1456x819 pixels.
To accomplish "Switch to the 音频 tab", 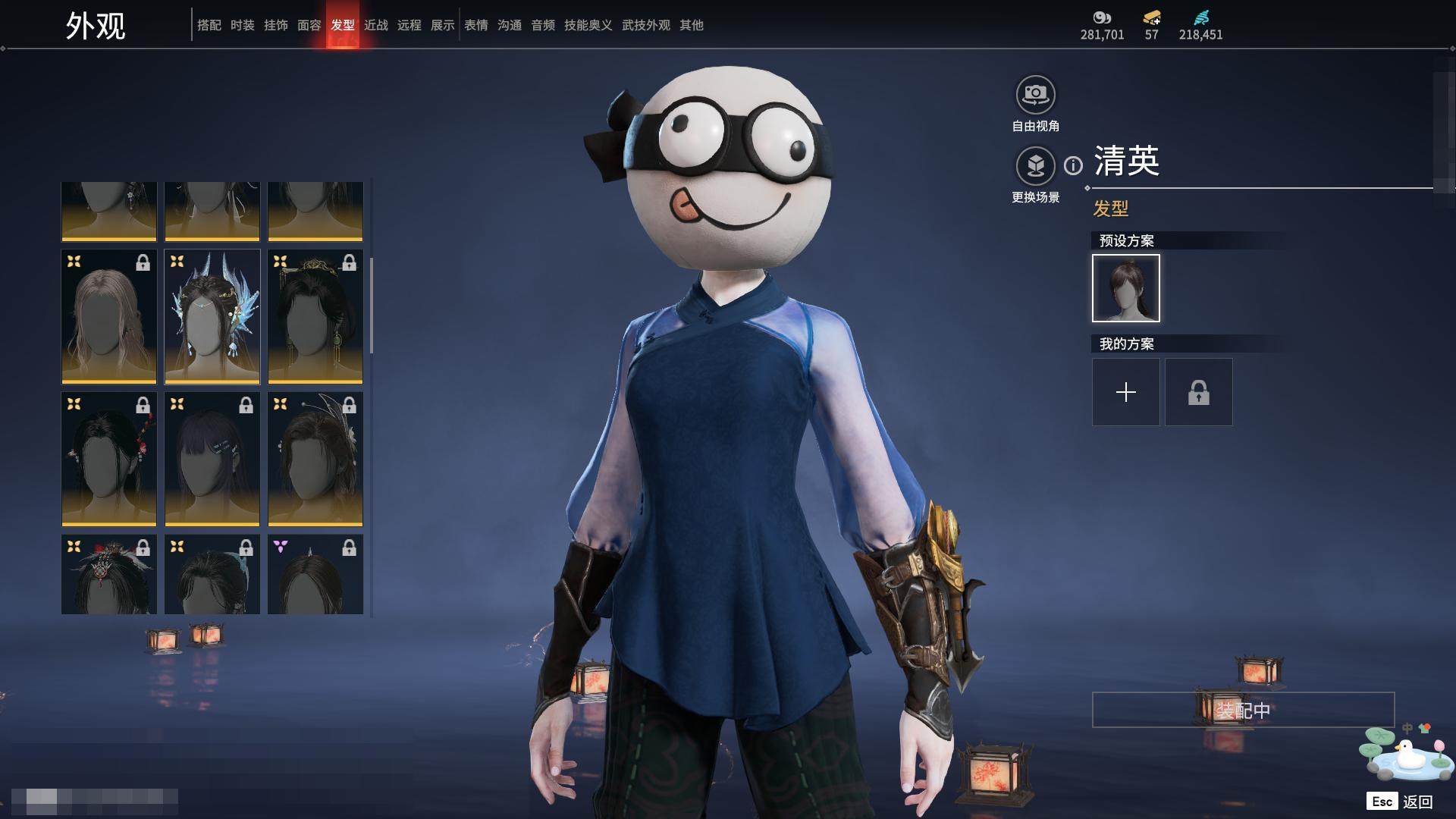I will tap(542, 25).
